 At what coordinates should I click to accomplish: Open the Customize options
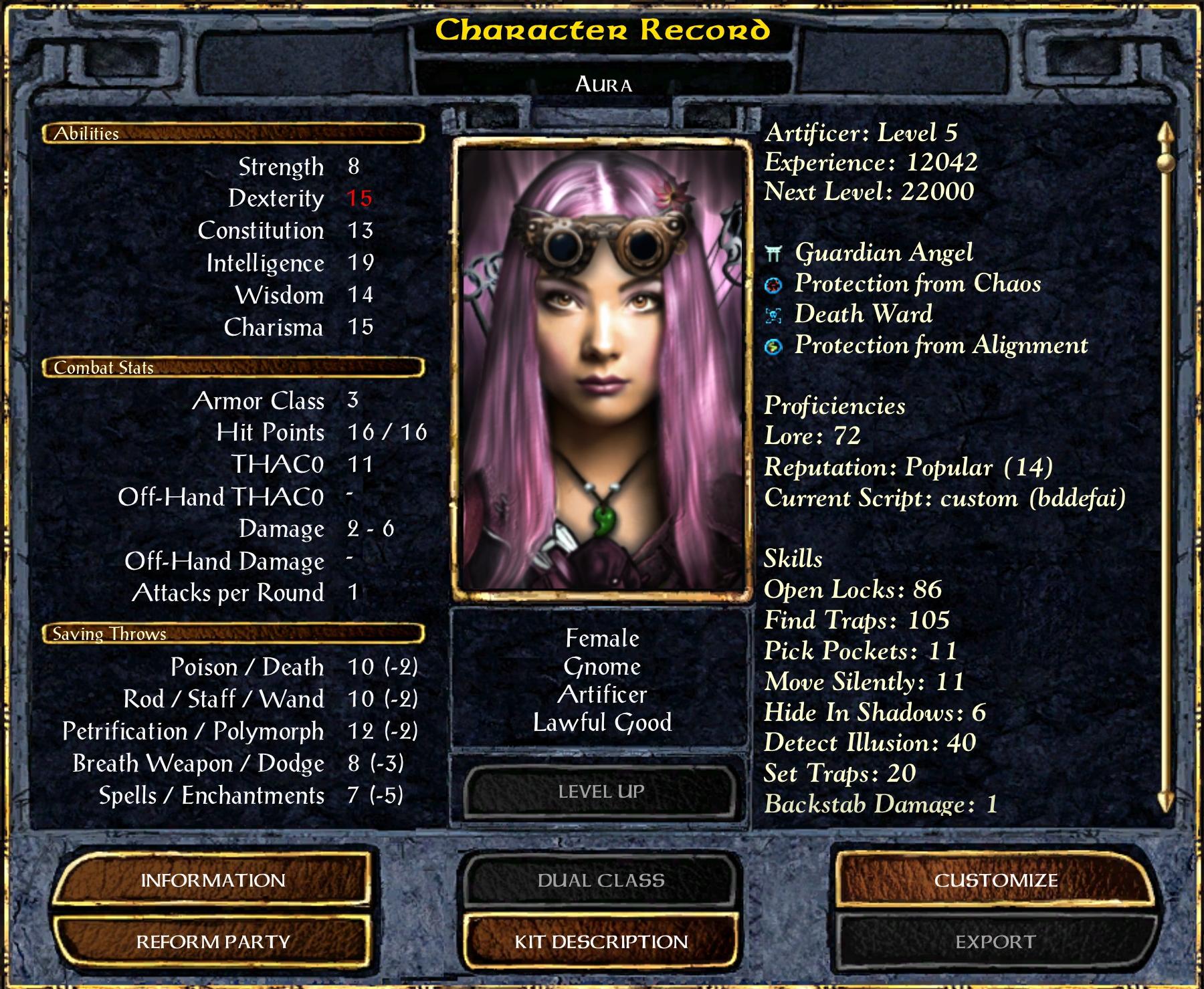[x=995, y=880]
